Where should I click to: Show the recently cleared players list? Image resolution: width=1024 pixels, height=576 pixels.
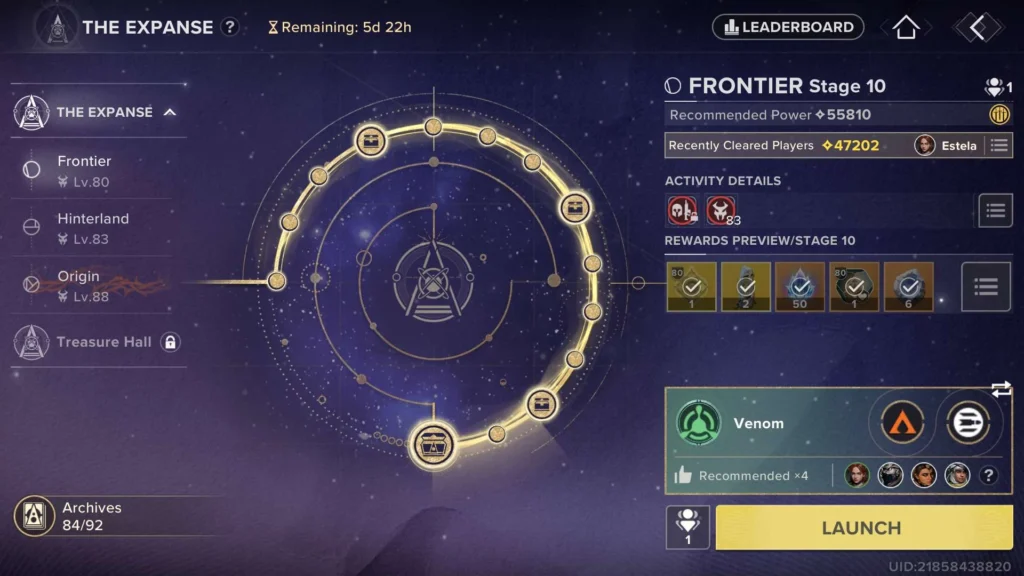998,145
